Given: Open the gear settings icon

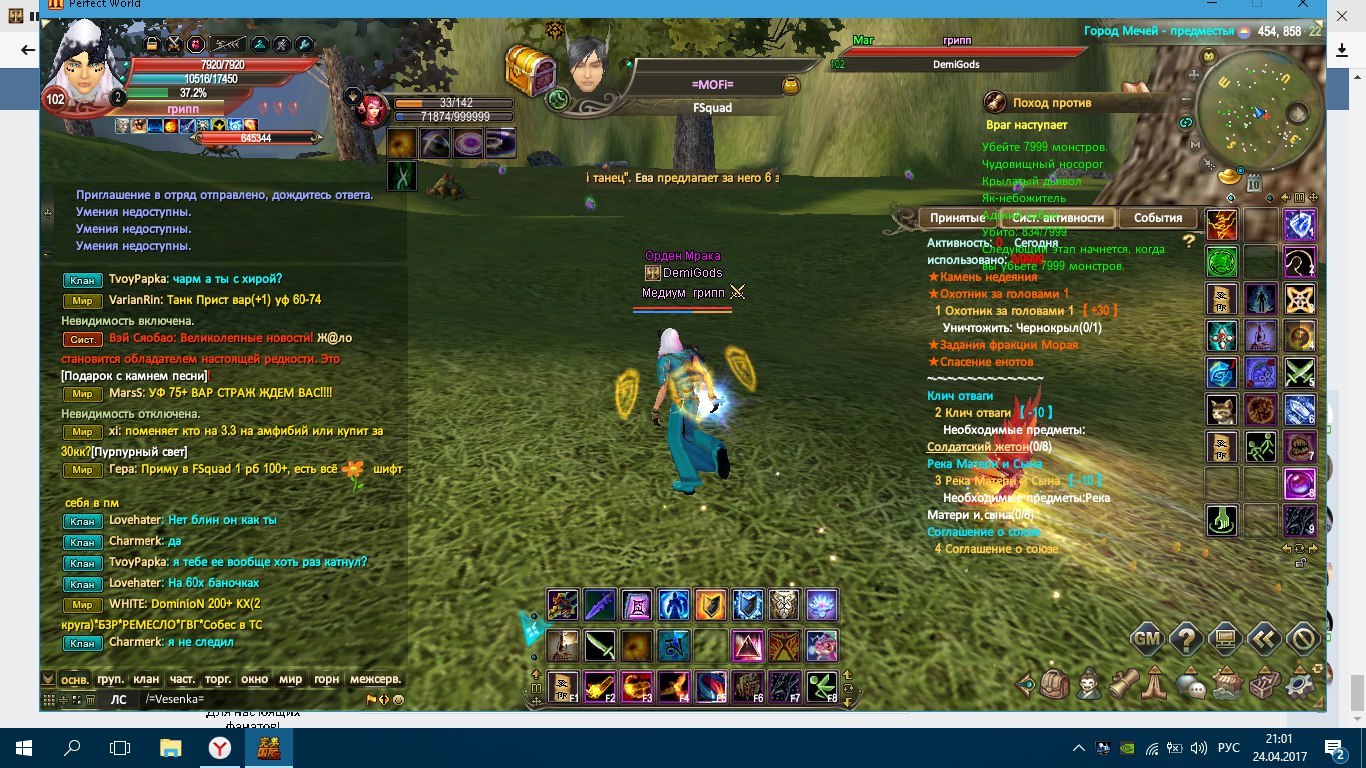Looking at the screenshot, I should coord(1299,685).
